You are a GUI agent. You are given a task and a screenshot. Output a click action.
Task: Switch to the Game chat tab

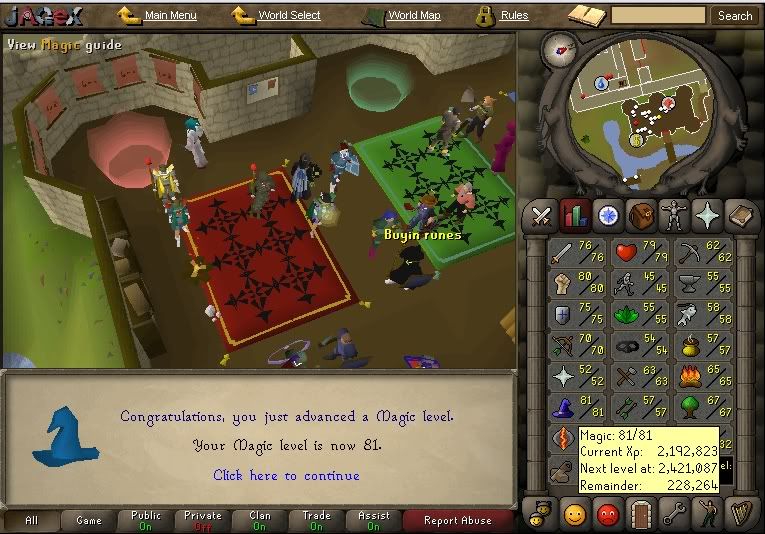coord(89,520)
